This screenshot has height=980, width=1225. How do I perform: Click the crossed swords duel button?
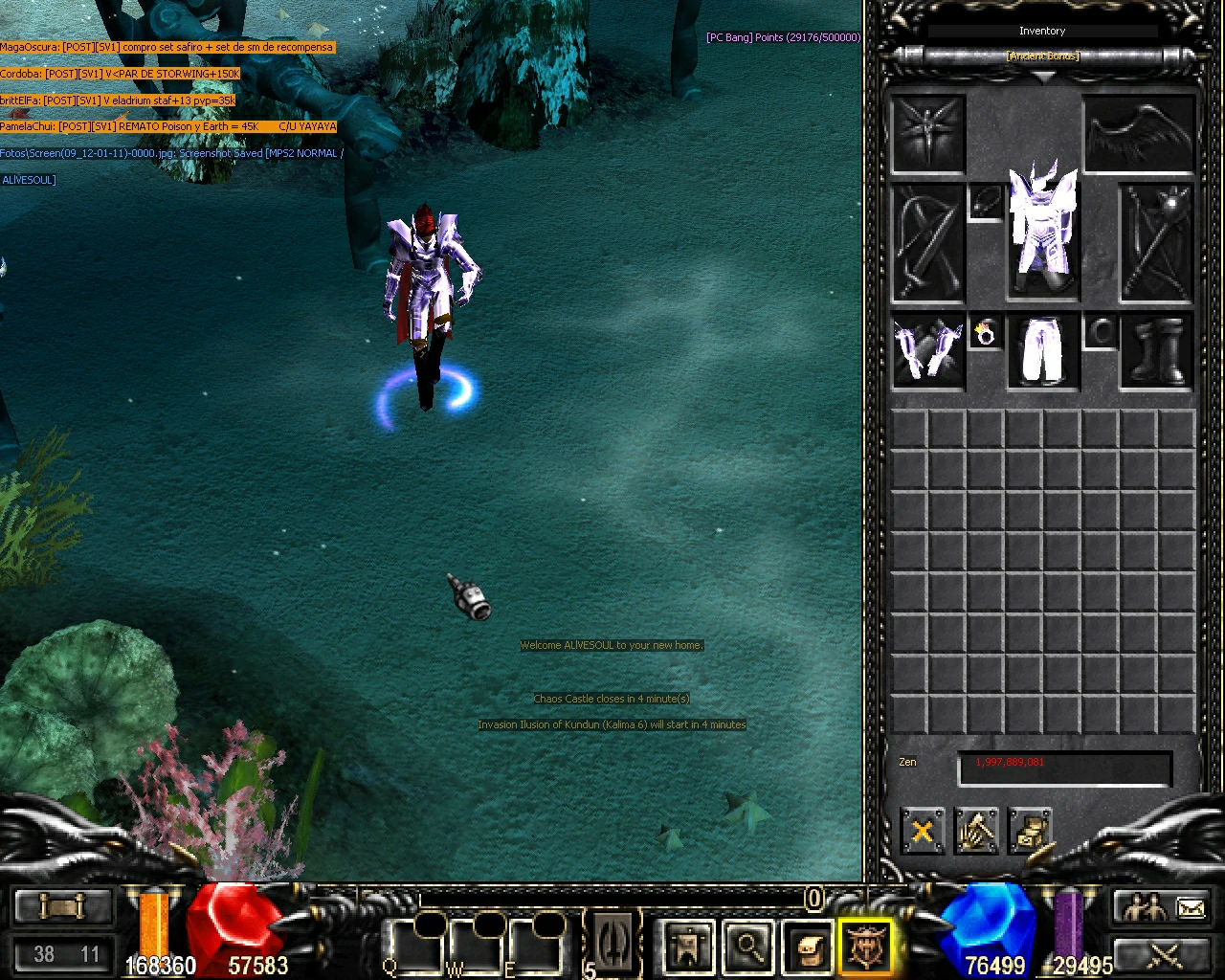pos(1161,955)
